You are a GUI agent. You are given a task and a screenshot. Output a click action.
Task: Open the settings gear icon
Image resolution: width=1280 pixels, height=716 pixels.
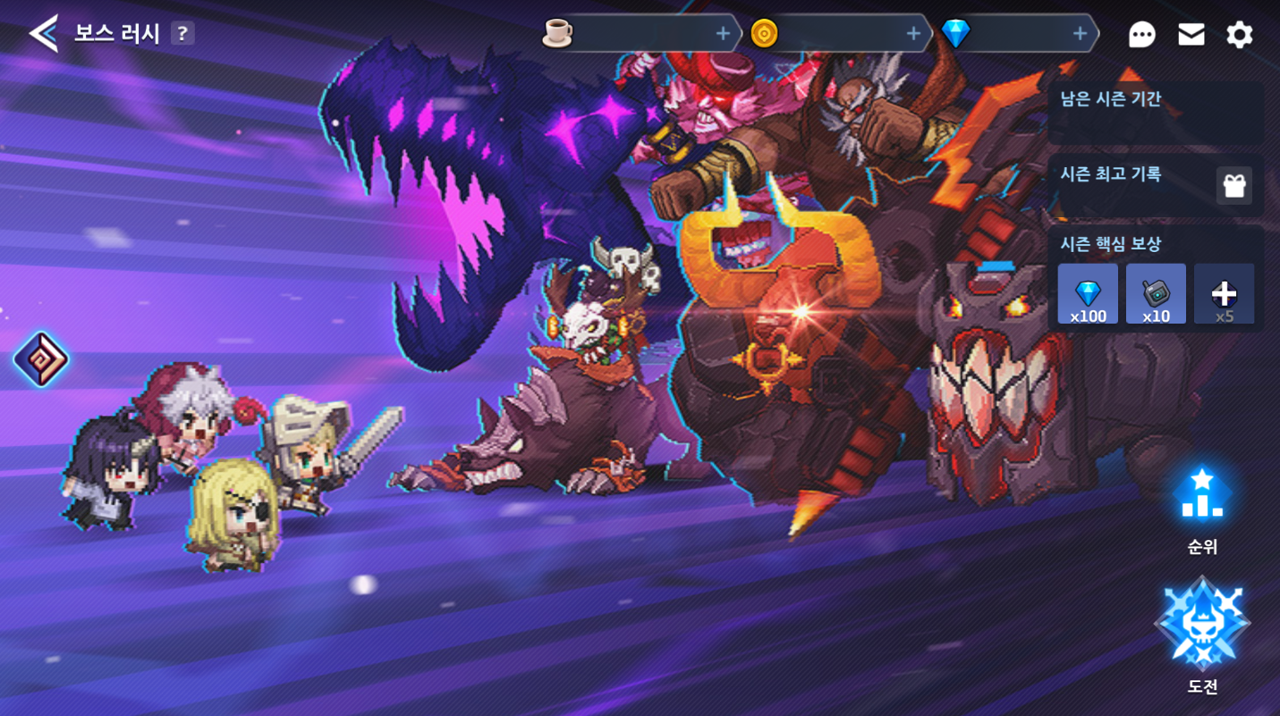click(x=1239, y=35)
